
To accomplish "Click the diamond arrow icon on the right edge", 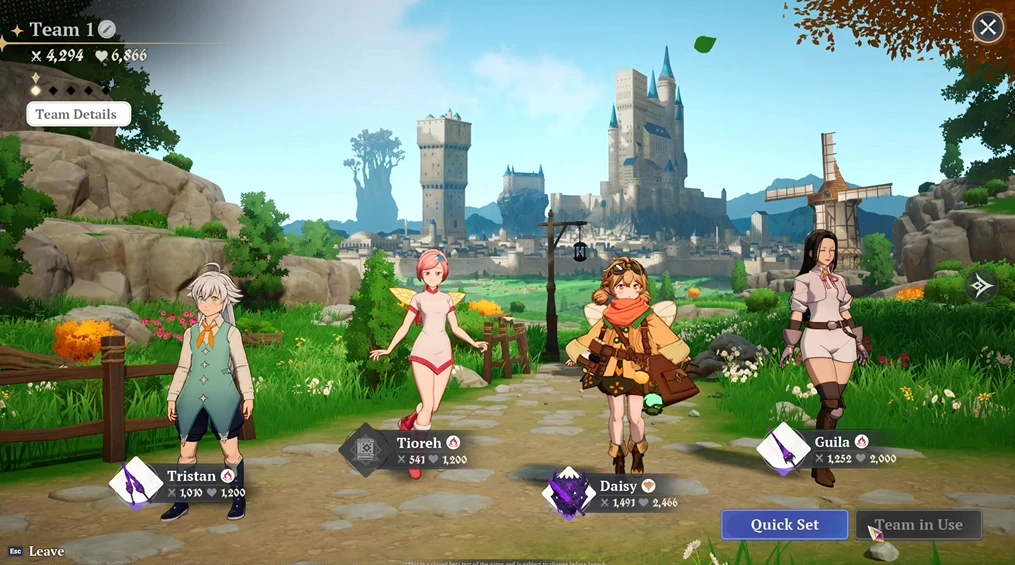I will coord(981,287).
